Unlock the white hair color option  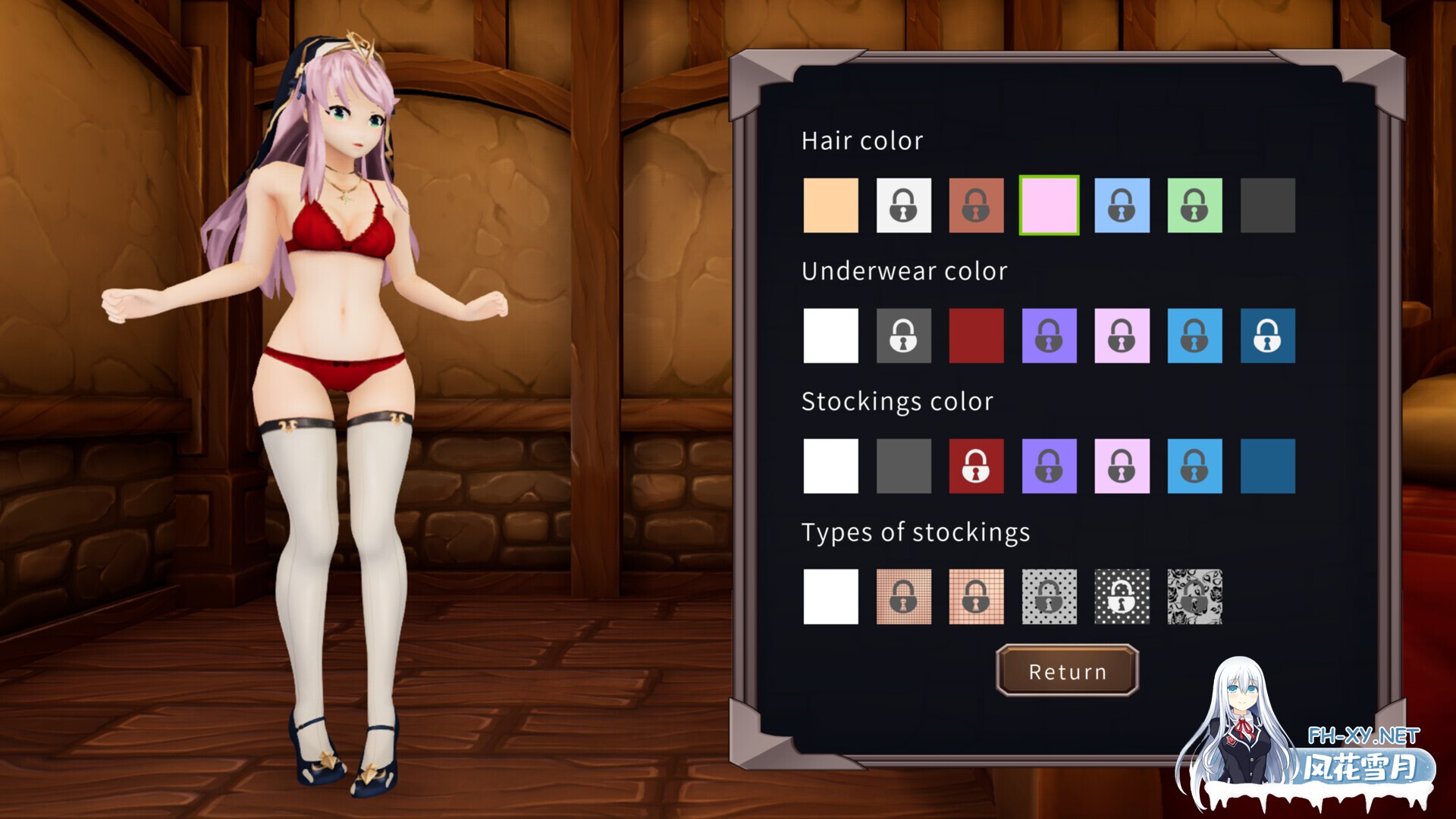coord(903,206)
